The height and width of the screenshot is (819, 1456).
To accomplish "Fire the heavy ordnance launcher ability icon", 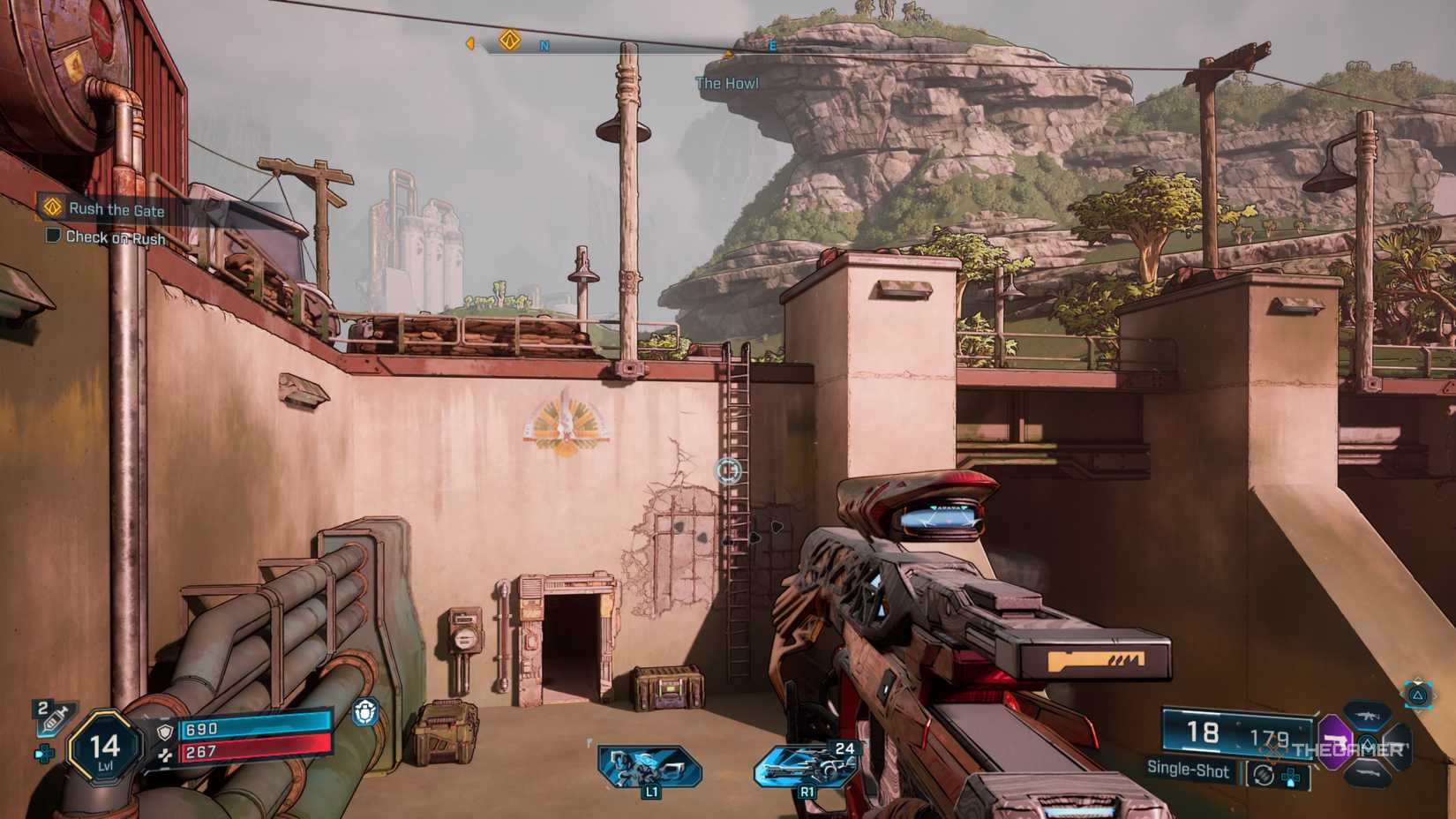I will pyautogui.click(x=807, y=765).
